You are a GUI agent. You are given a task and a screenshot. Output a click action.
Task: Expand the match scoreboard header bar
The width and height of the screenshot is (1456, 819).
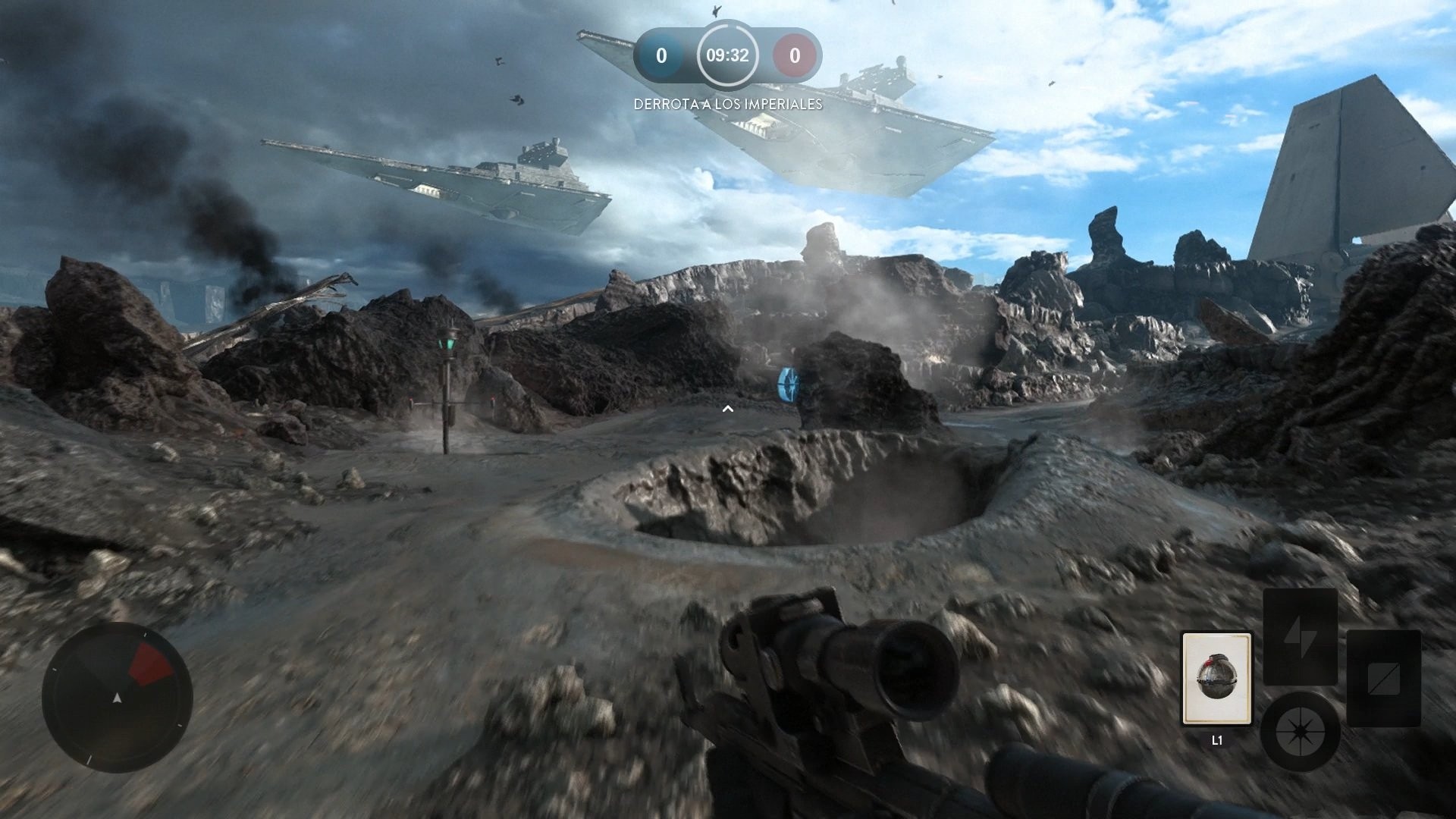(728, 55)
